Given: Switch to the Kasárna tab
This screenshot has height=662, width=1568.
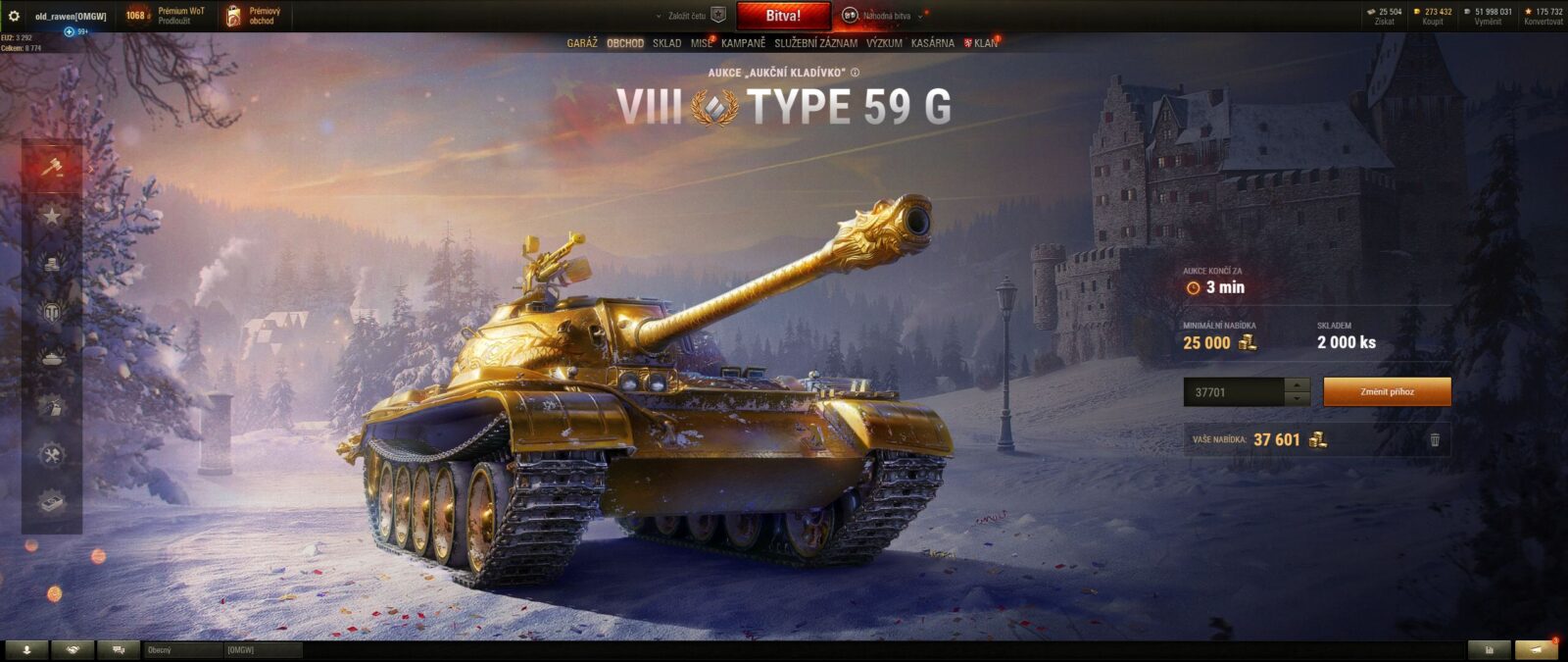Looking at the screenshot, I should click(932, 43).
